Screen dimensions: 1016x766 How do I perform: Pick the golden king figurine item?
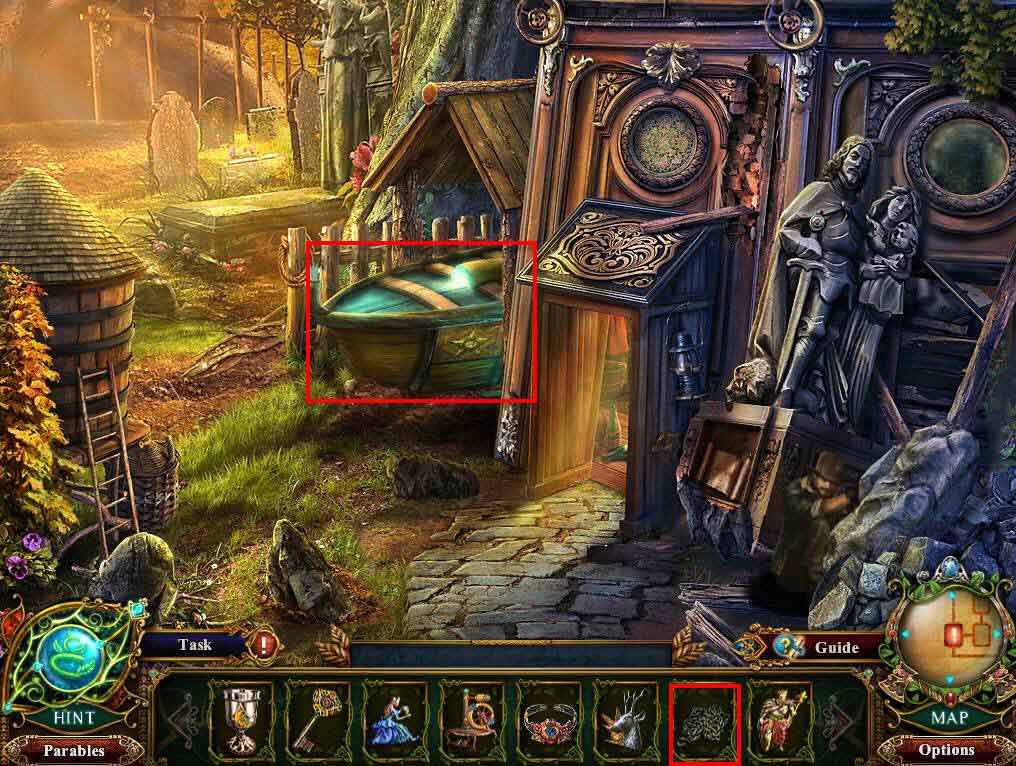point(780,720)
